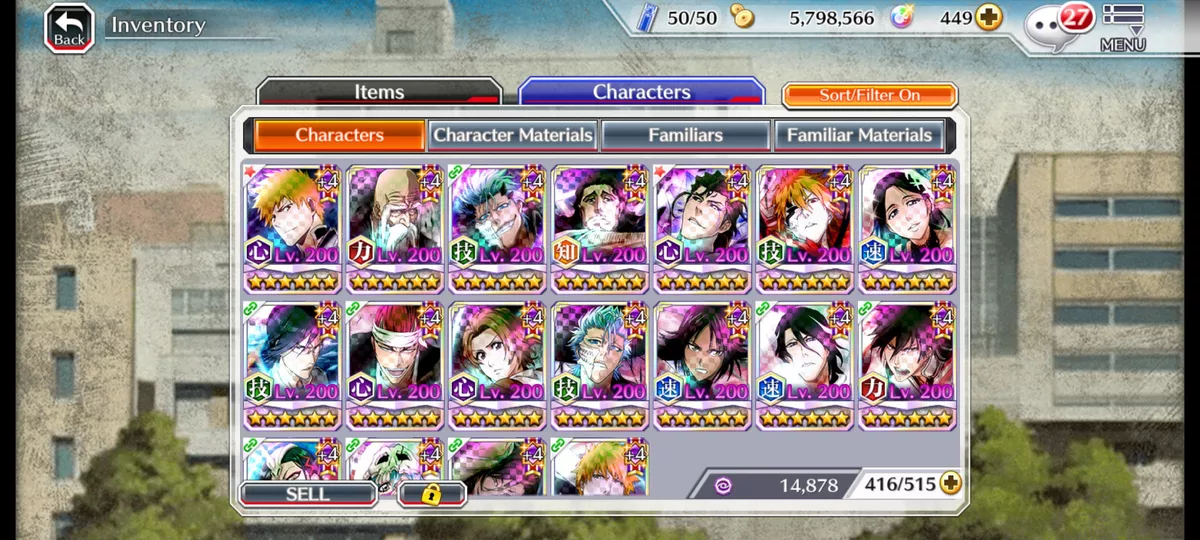Select the Character Materials sub-tab

click(x=513, y=135)
